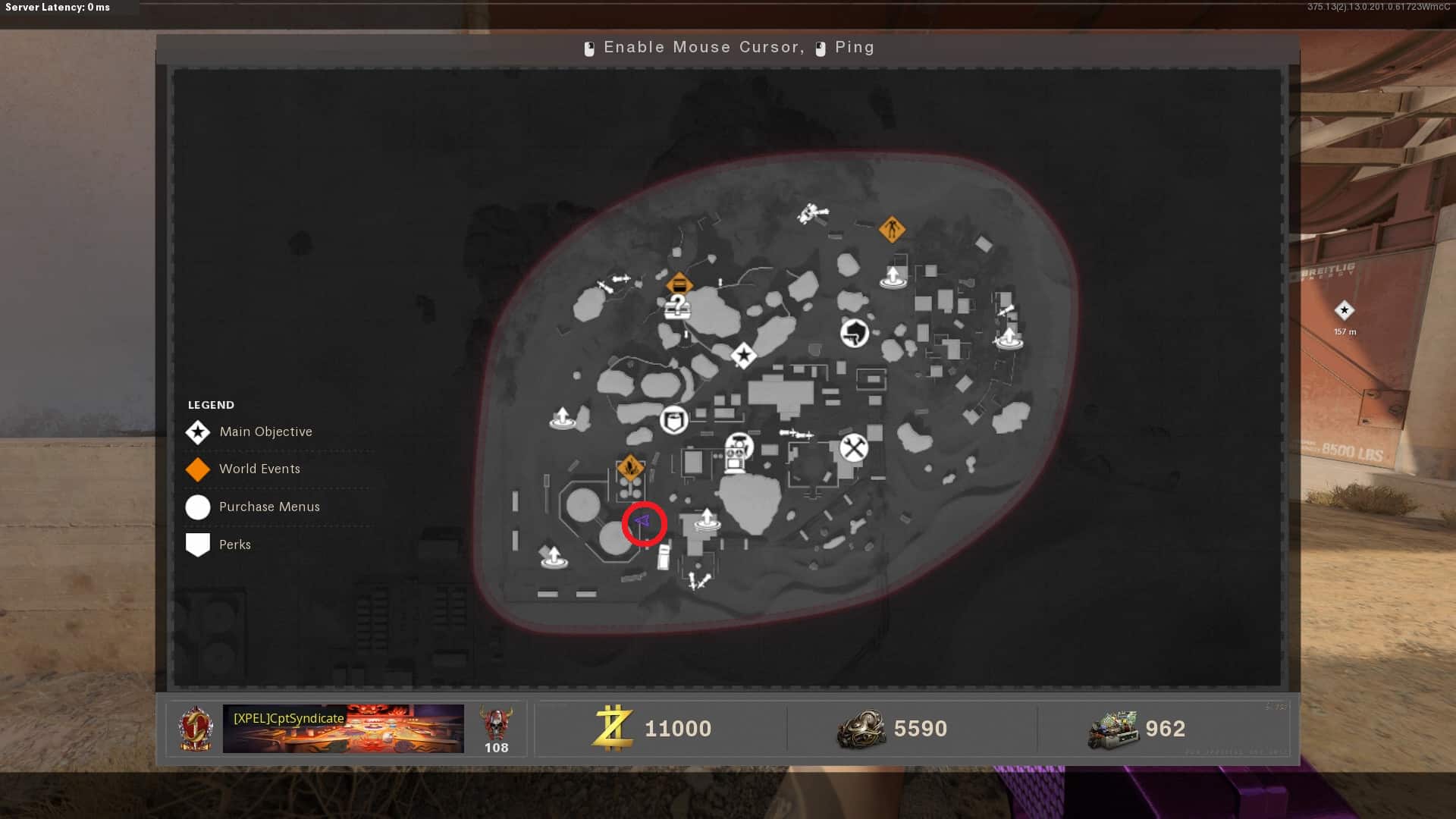This screenshot has height=819, width=1456.
Task: Ping the Wunderfizz machine marker
Action: pyautogui.click(x=737, y=453)
